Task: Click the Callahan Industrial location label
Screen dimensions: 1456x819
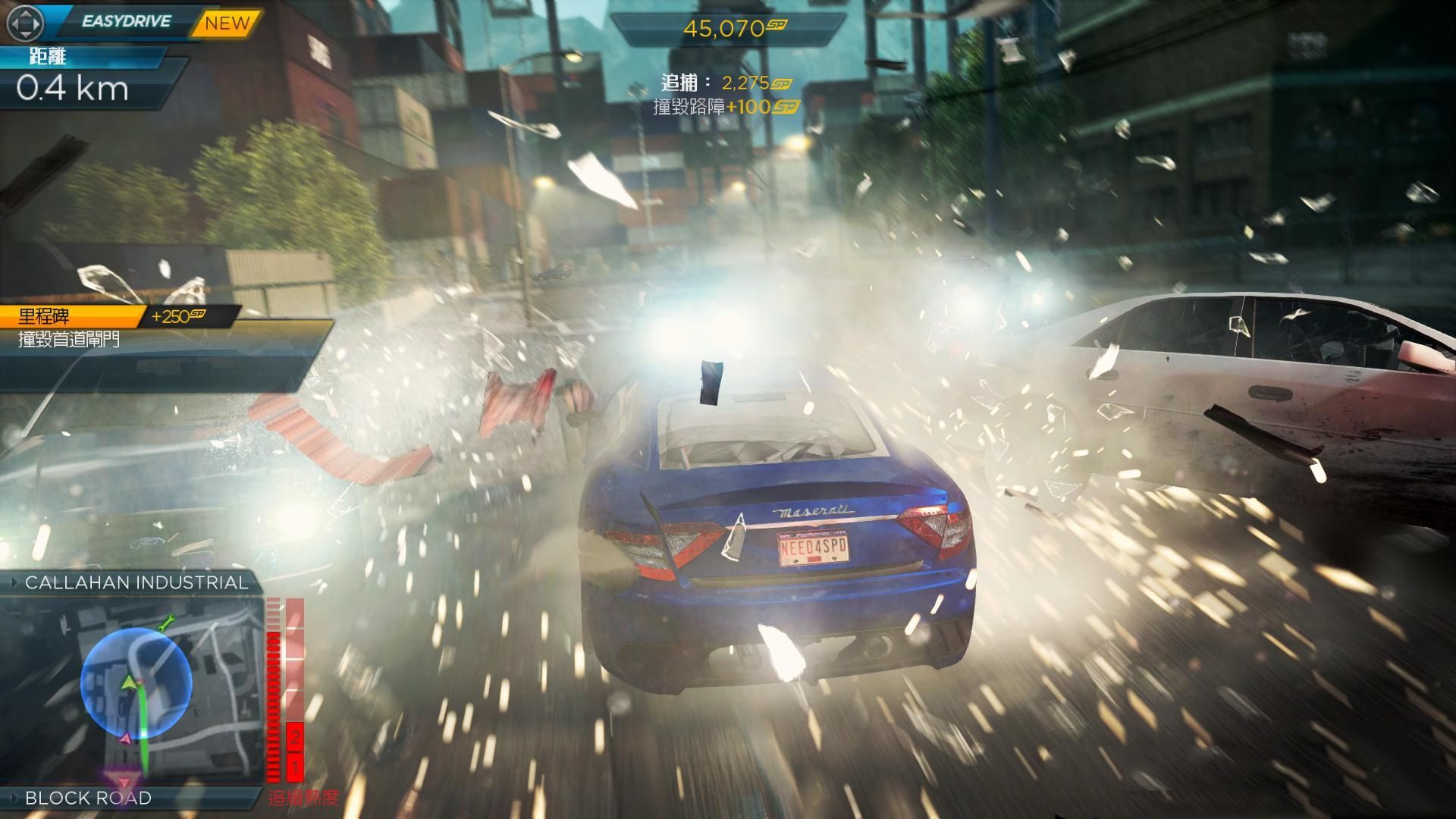Action: [x=136, y=582]
